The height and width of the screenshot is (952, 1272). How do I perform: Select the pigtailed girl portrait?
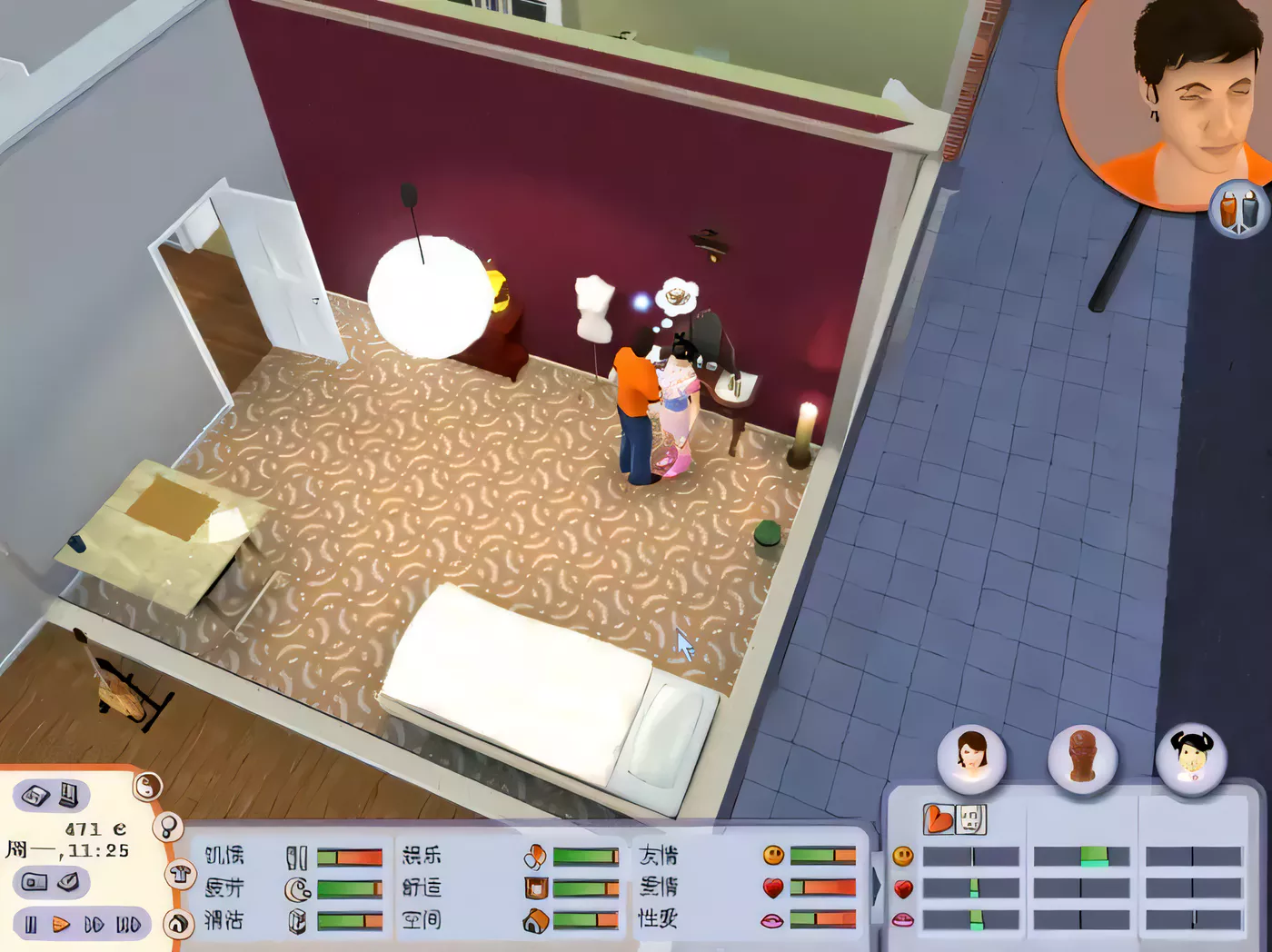click(1191, 756)
